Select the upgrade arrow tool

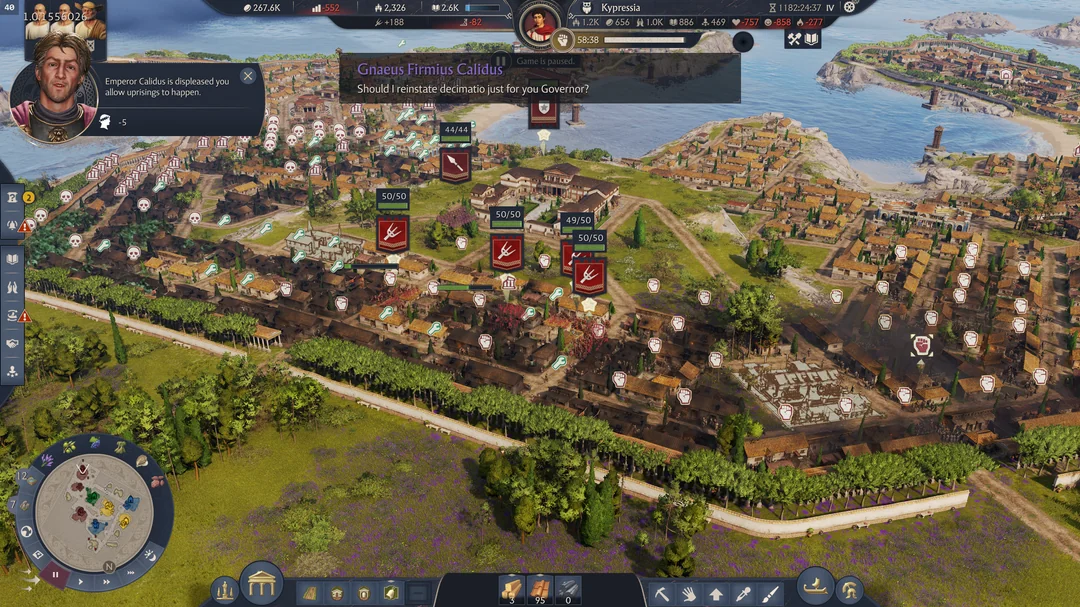pos(716,593)
